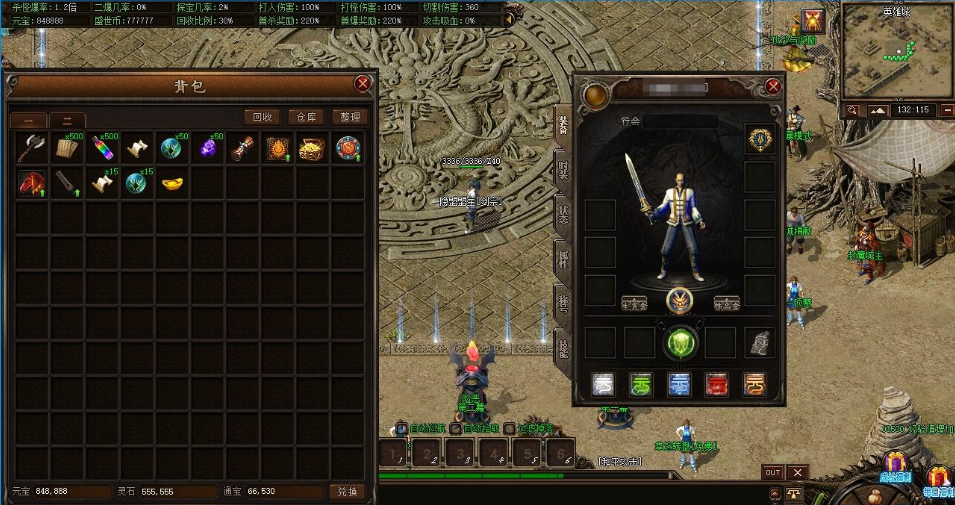Open the 状态 status tab
The height and width of the screenshot is (505, 955).
[563, 213]
